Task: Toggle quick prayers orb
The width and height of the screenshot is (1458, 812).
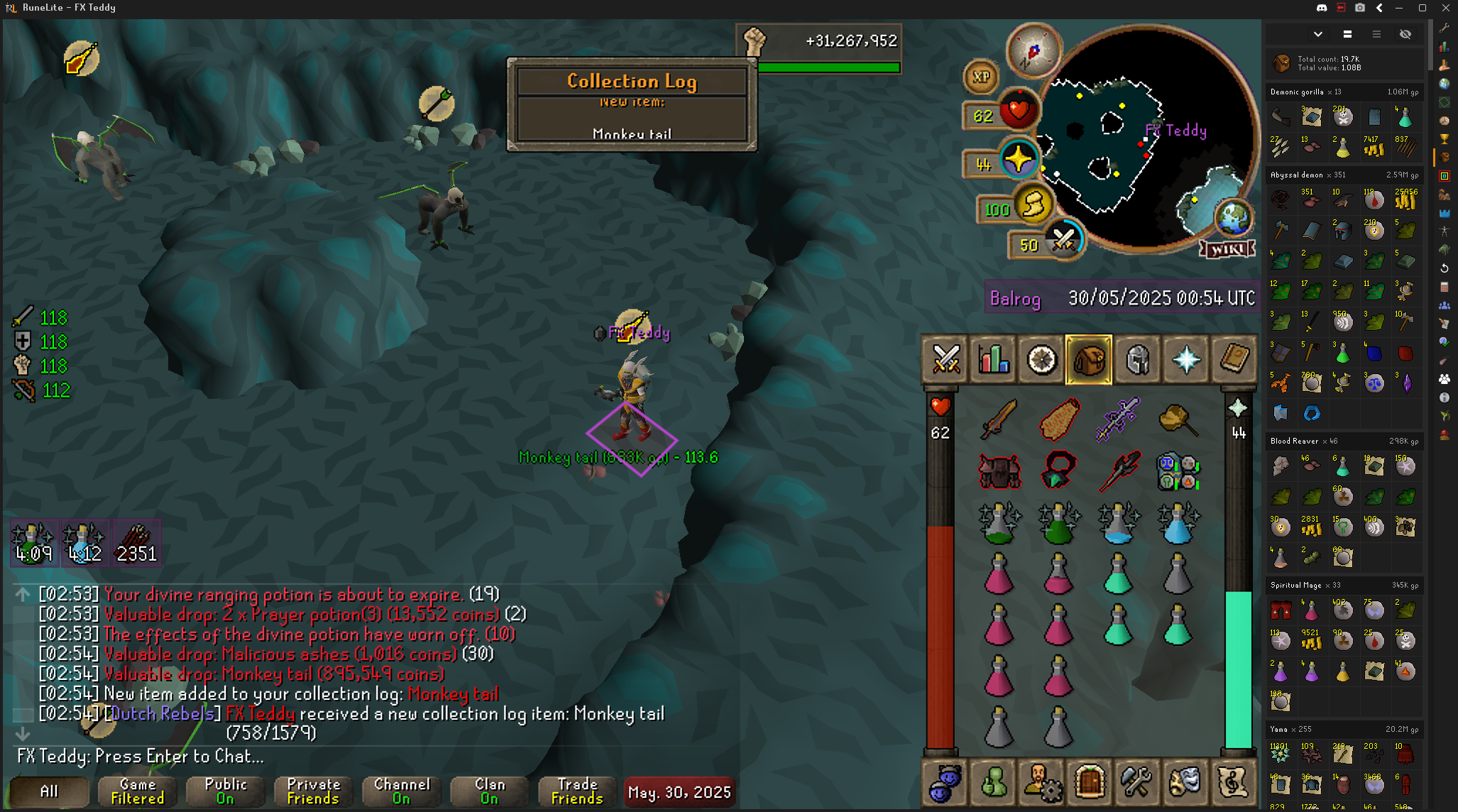Action: [x=1018, y=159]
